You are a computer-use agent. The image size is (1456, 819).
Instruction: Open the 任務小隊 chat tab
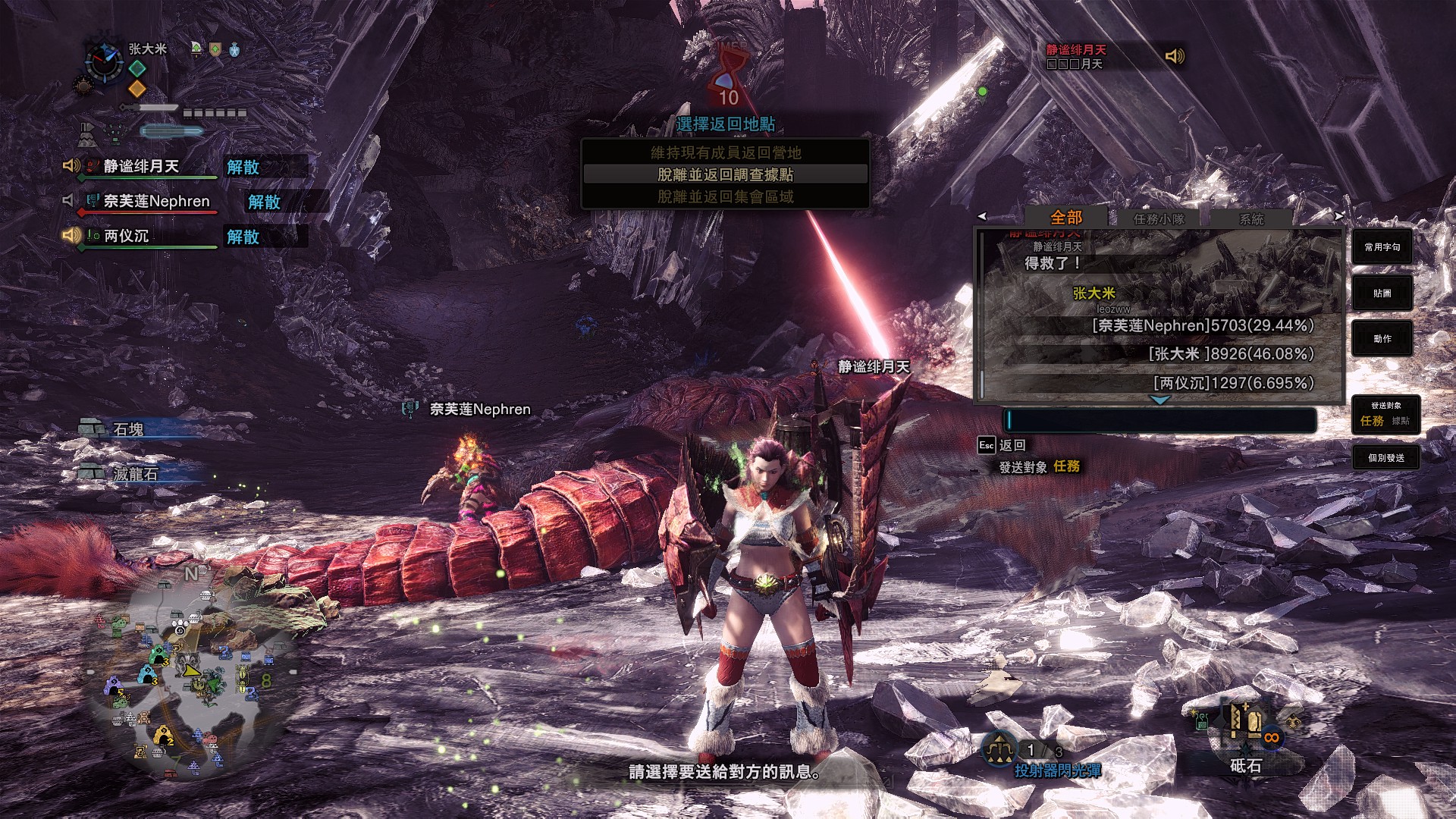[x=1158, y=219]
